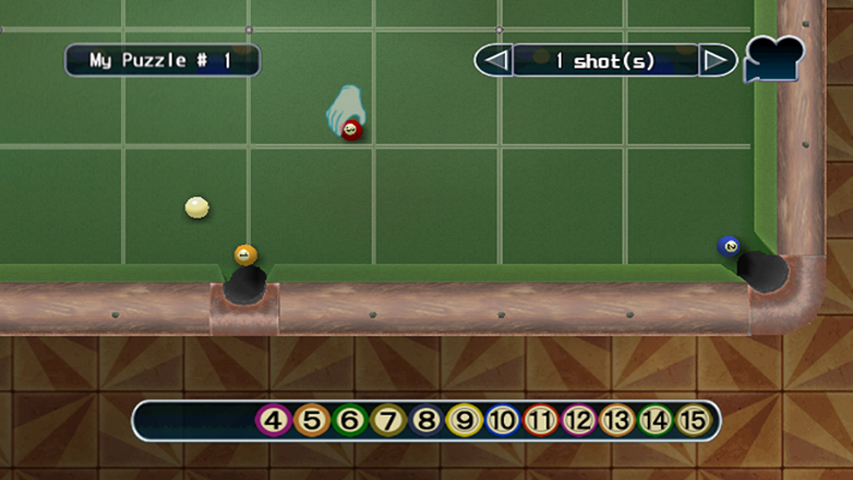
Task: Choose ball number 15 from the tray
Action: point(692,421)
